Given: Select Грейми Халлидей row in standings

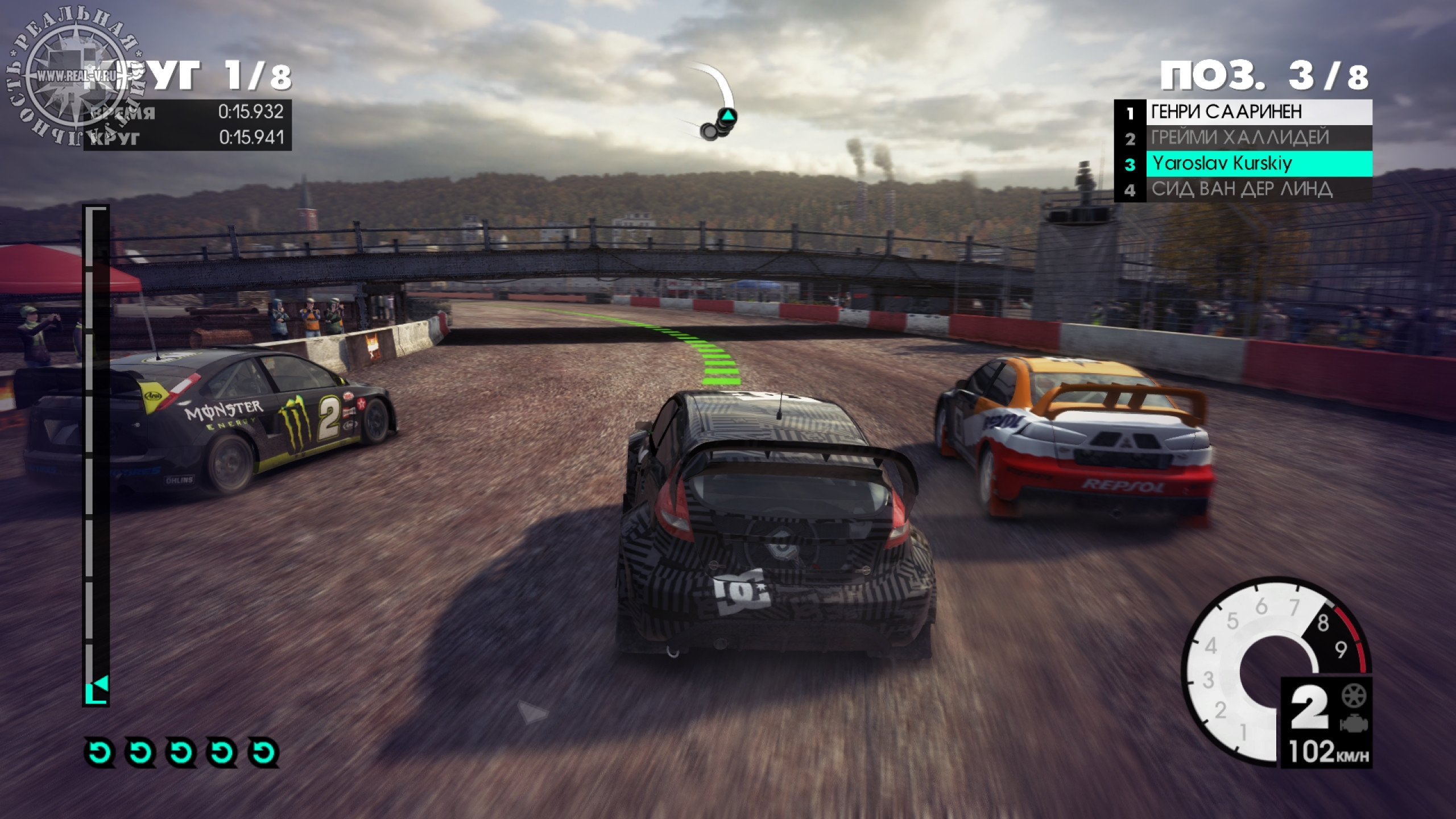Looking at the screenshot, I should coord(1243,138).
